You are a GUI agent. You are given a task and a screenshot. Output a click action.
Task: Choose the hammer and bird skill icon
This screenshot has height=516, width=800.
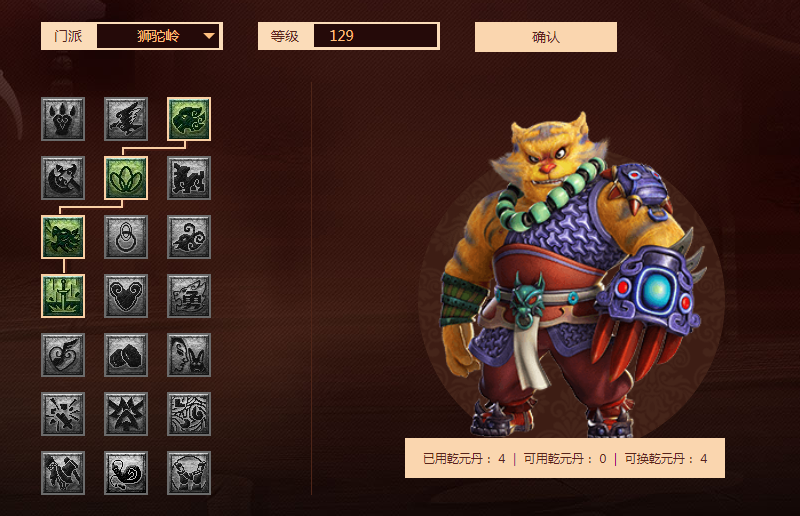click(63, 473)
